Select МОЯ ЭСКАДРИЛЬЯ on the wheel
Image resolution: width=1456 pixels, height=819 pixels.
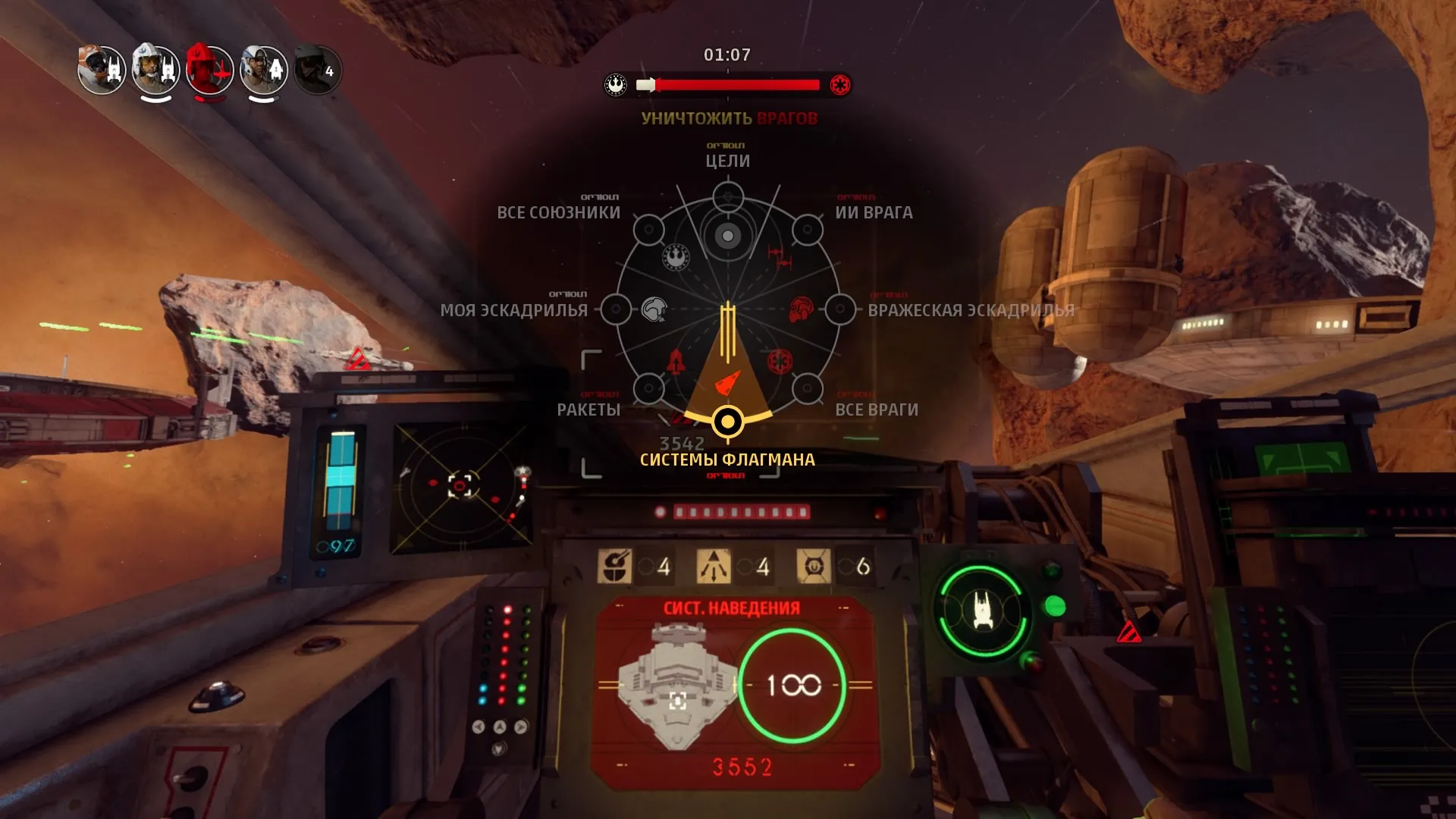616,309
